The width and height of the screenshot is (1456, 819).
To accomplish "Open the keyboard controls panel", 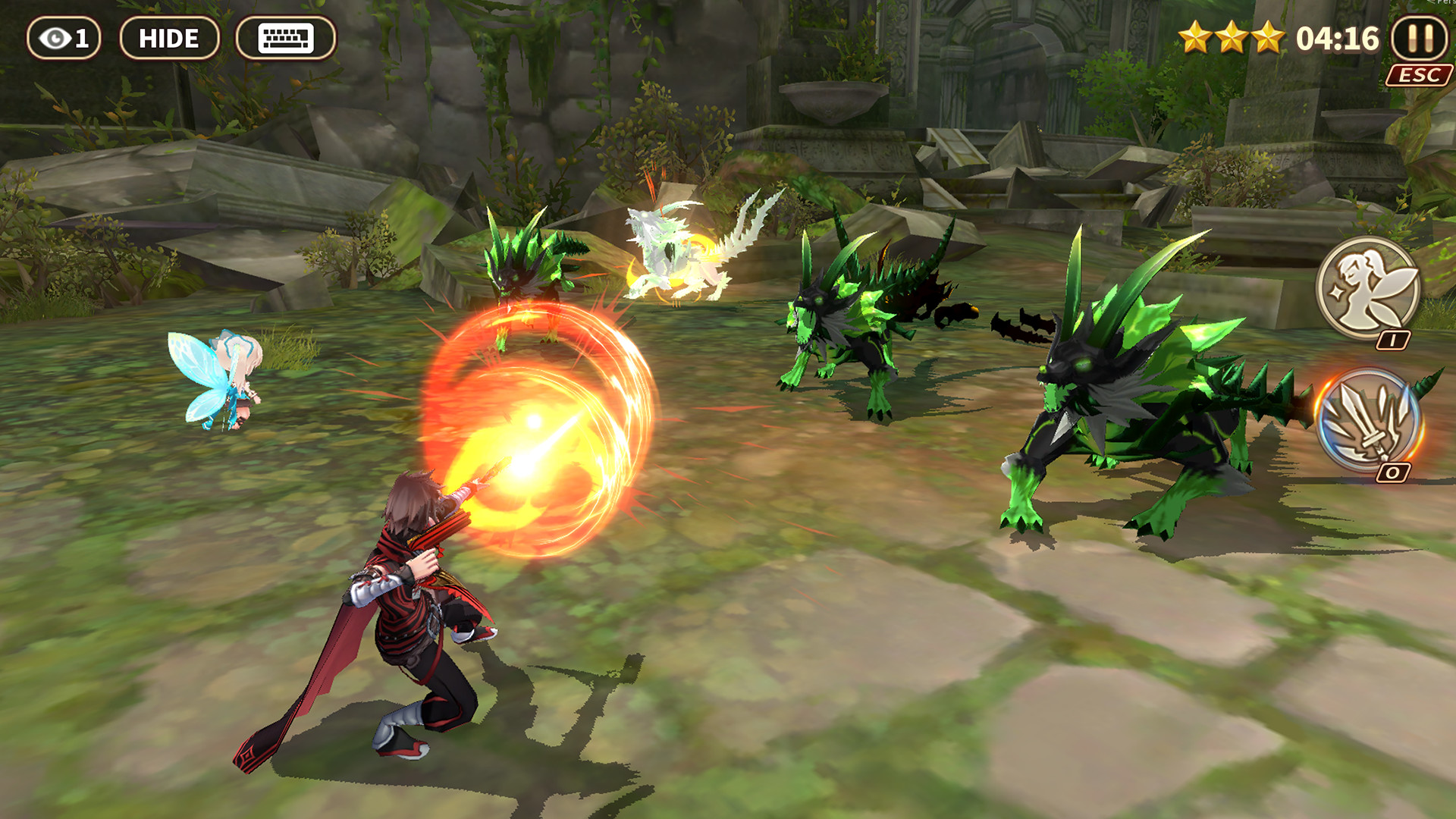I will pyautogui.click(x=284, y=36).
